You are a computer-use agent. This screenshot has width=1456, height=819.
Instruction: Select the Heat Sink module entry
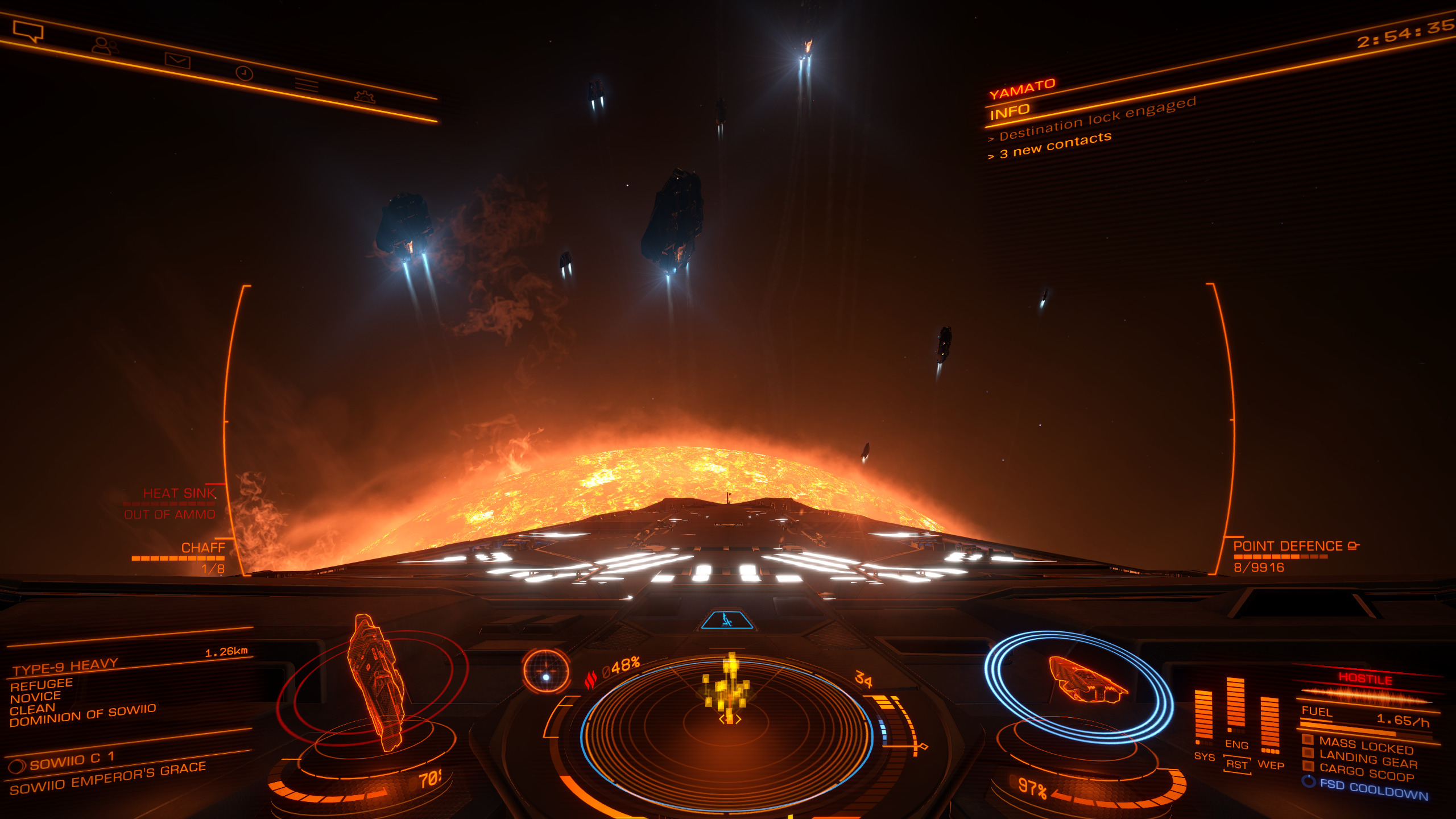[179, 494]
